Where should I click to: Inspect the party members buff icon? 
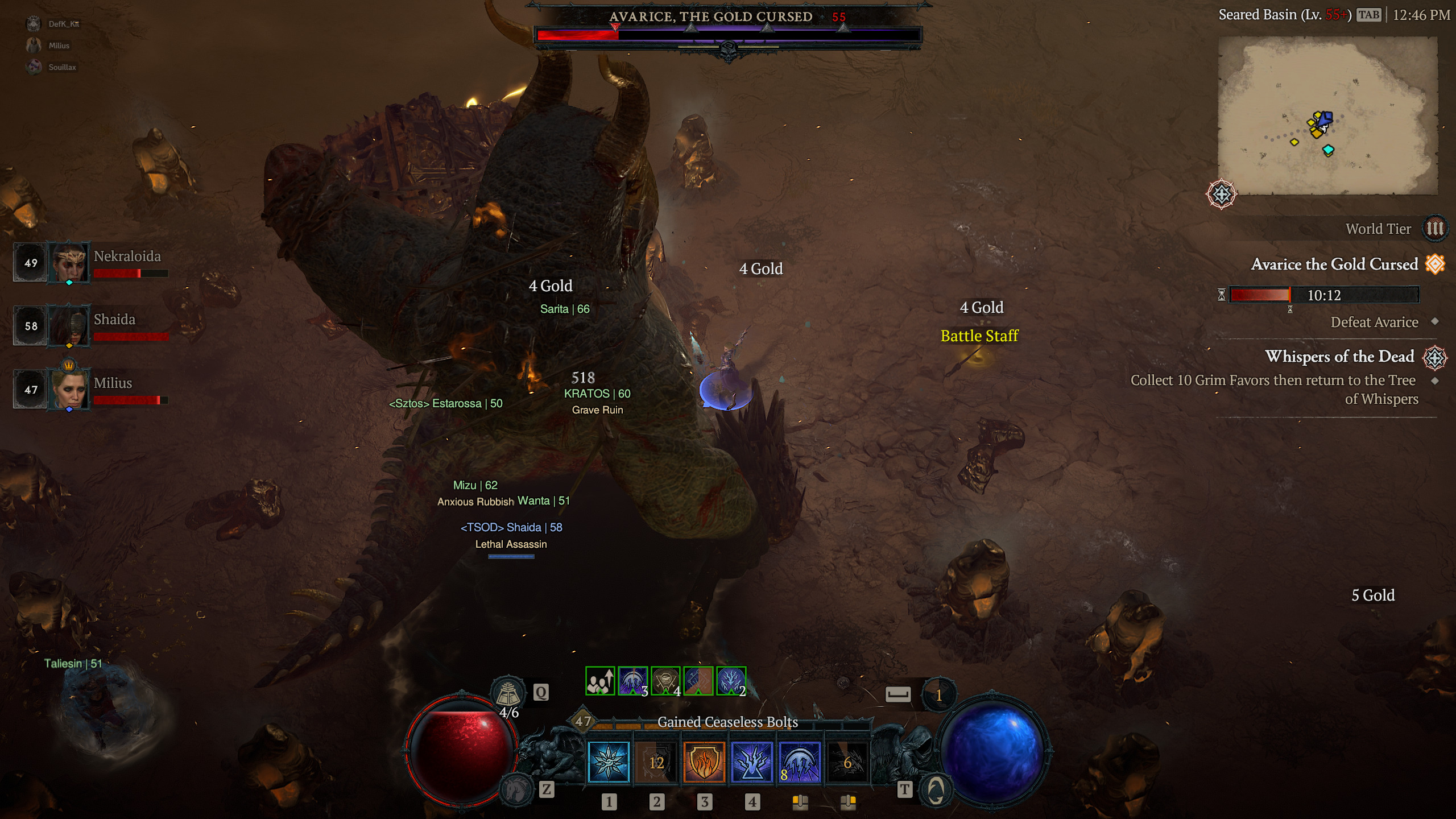[600, 681]
